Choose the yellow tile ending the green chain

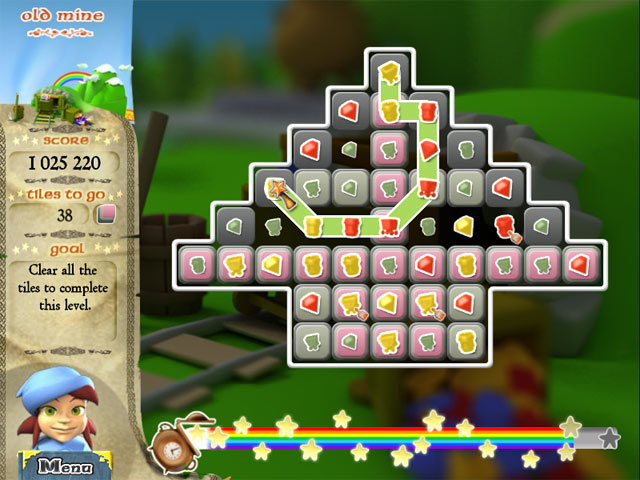389,72
